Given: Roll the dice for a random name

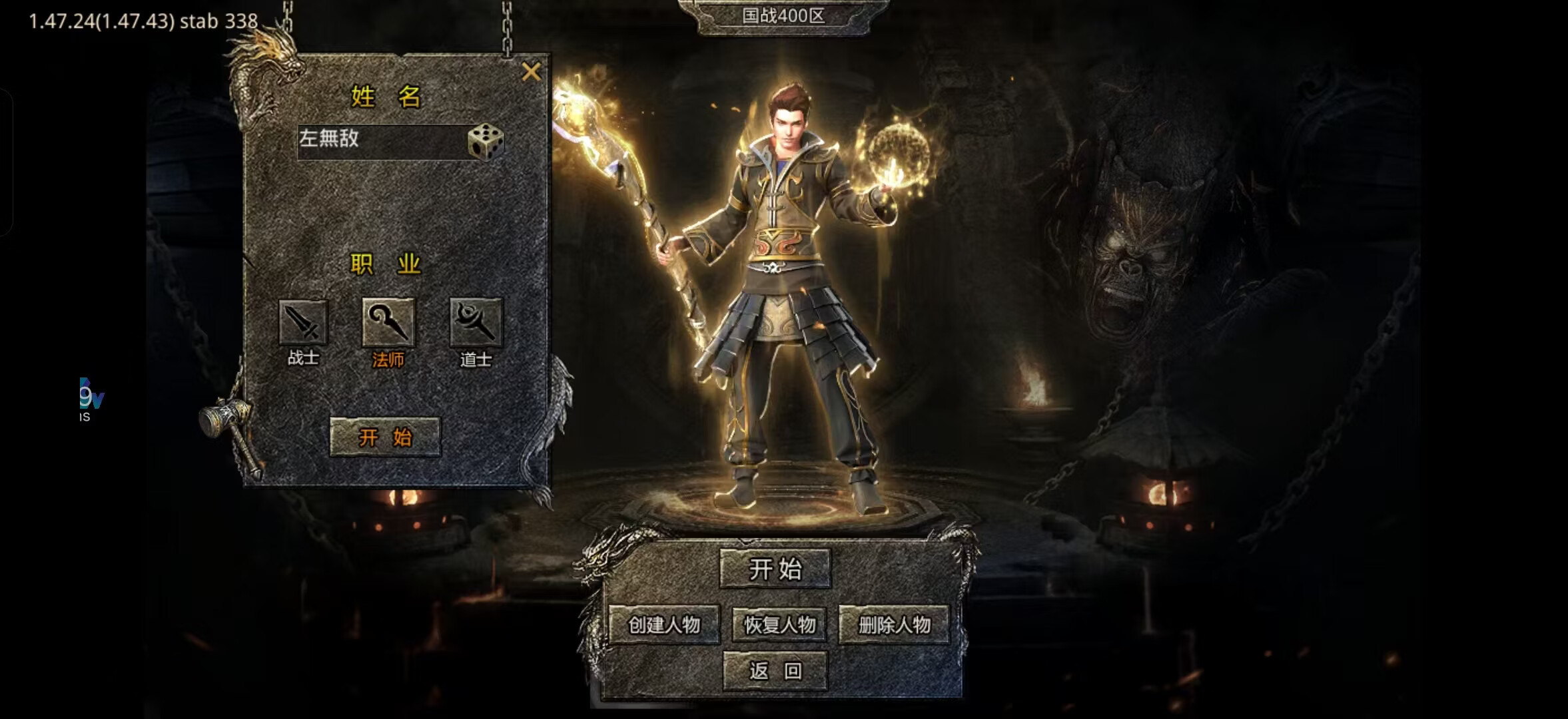Looking at the screenshot, I should coord(486,140).
